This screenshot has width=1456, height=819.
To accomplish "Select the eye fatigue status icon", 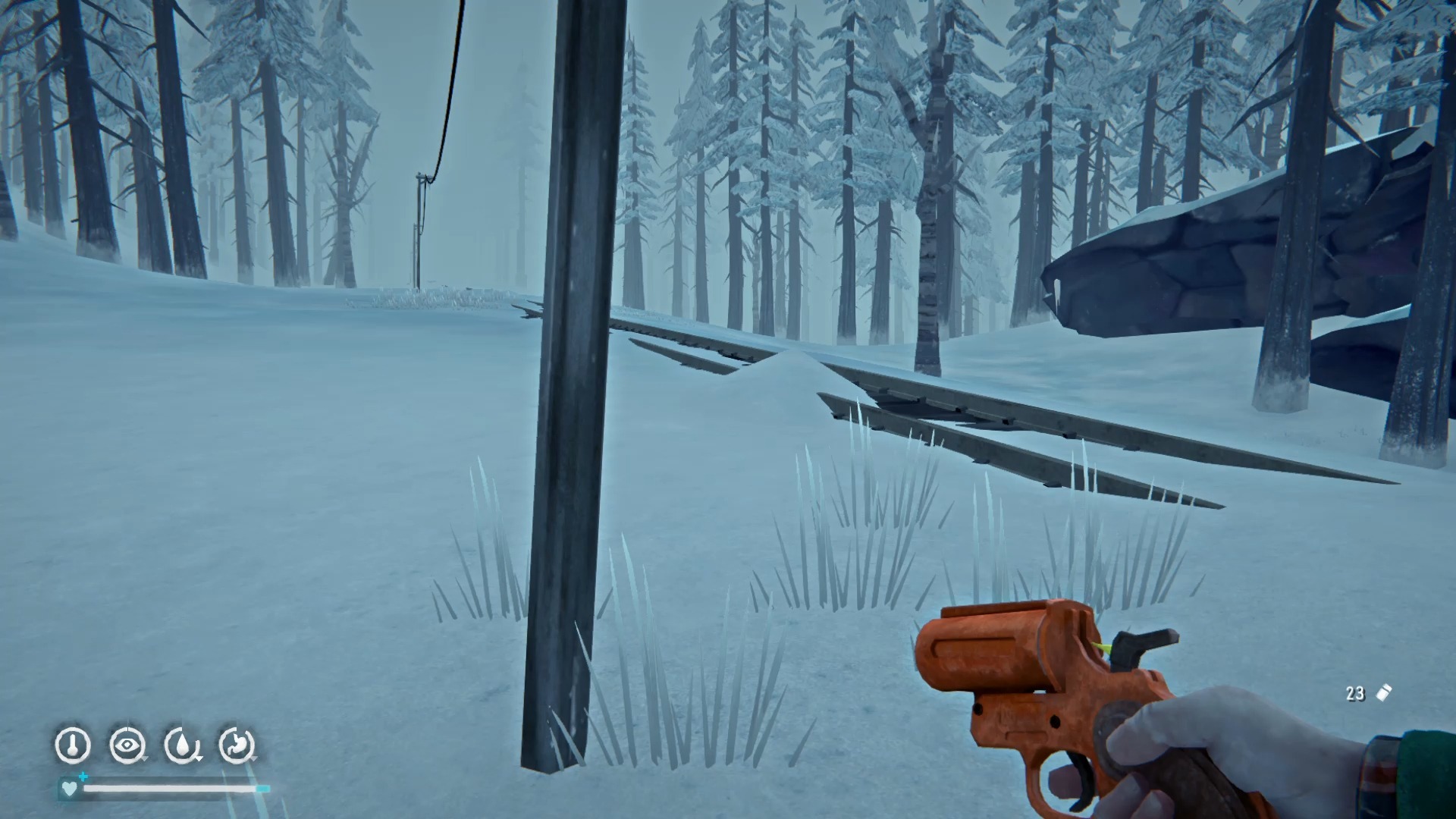I will tap(127, 745).
